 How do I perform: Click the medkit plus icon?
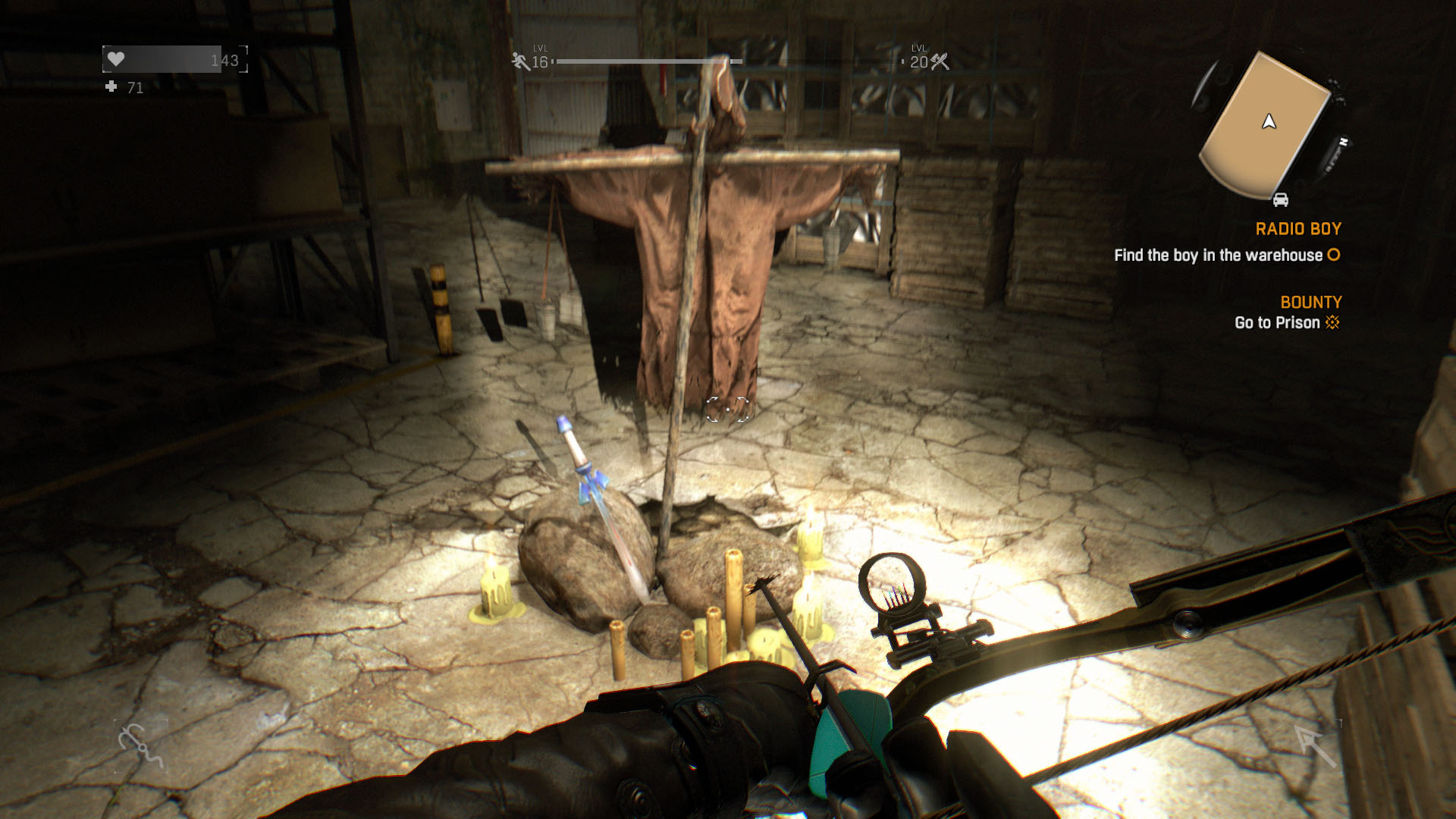[111, 87]
